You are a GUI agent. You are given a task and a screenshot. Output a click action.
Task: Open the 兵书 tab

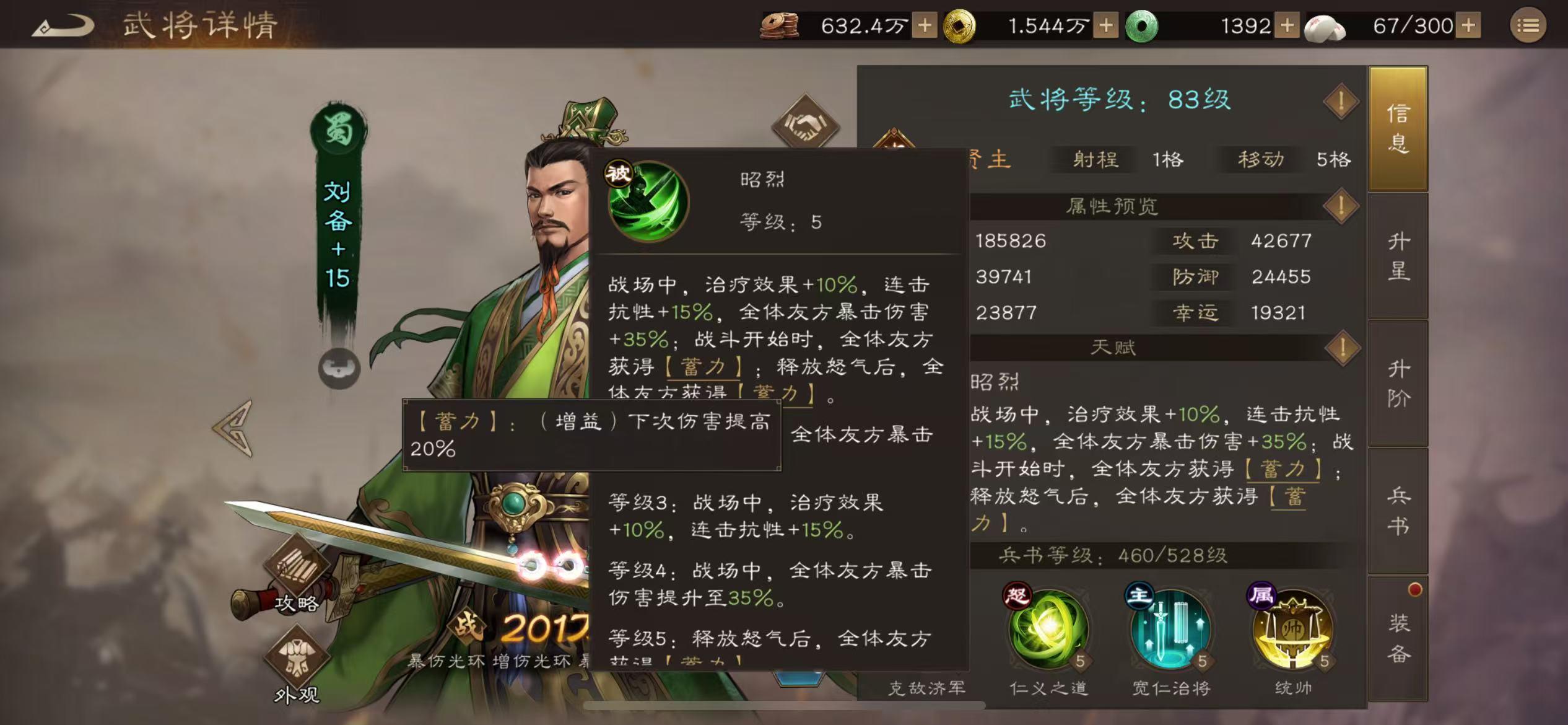[x=1399, y=508]
